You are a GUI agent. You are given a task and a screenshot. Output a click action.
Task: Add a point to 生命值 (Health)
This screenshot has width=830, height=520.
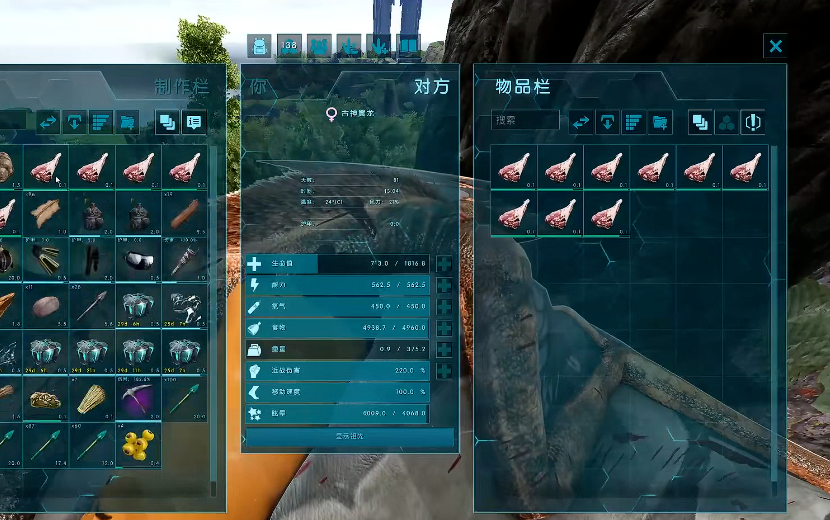444,264
